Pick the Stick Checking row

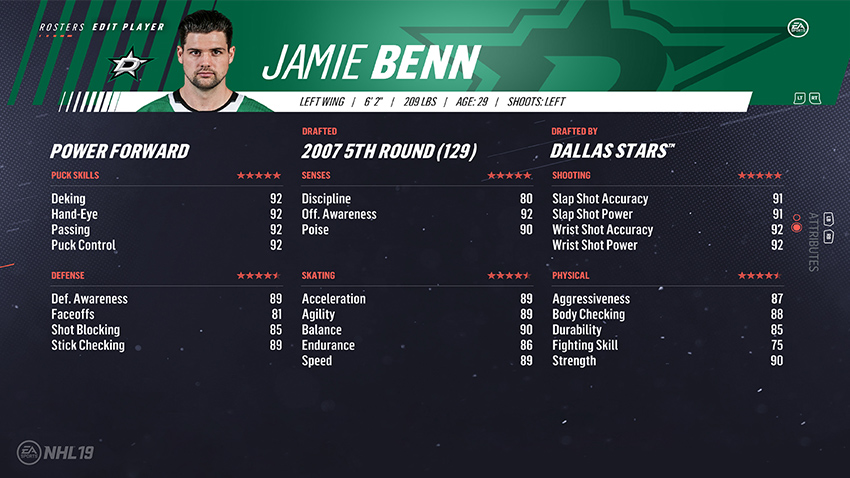tap(166, 345)
